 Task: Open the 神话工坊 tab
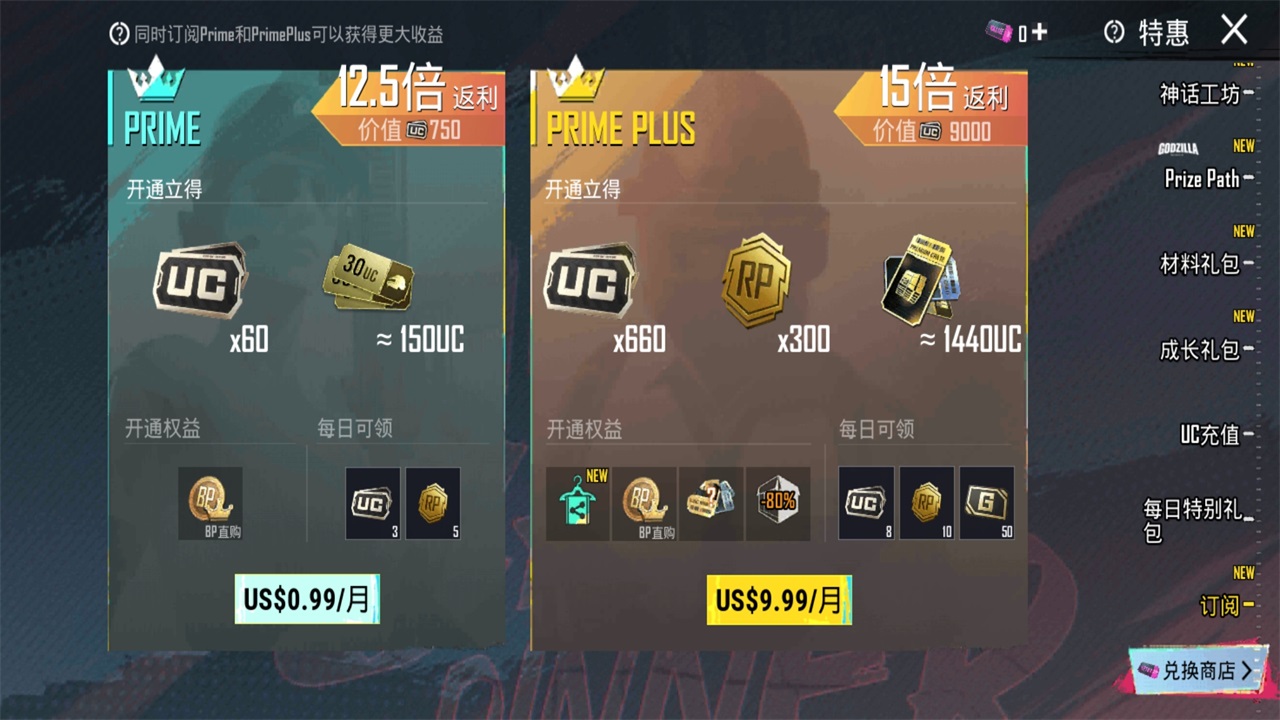tap(1200, 94)
